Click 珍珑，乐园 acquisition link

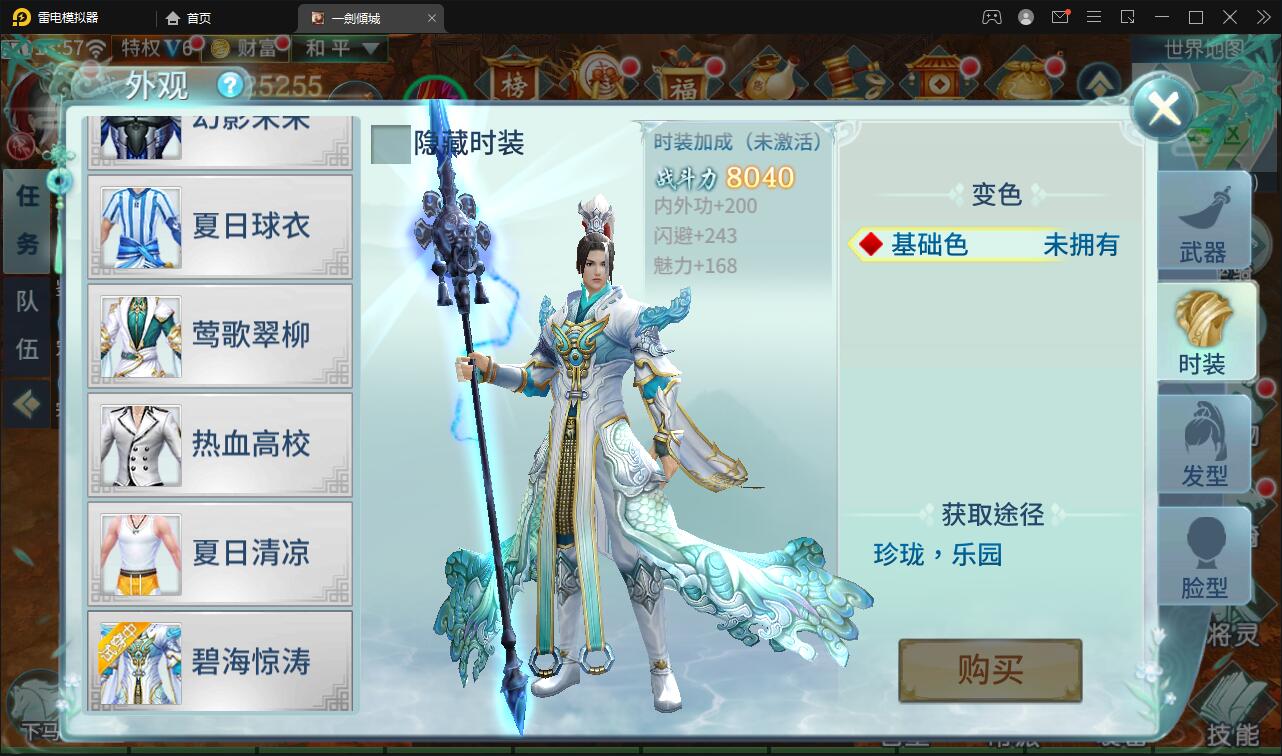coord(940,556)
